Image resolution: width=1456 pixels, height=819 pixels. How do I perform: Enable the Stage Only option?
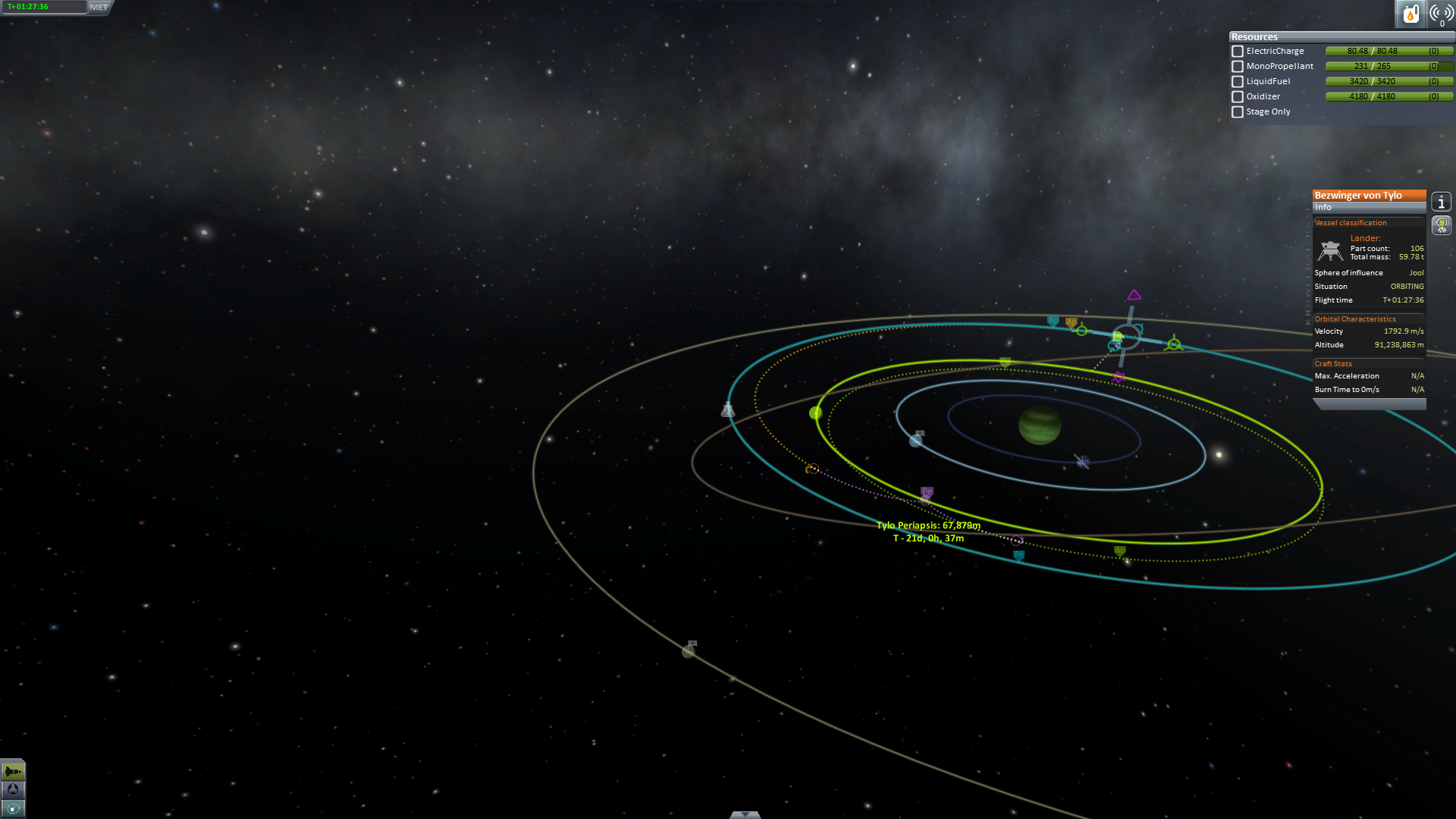pos(1238,112)
